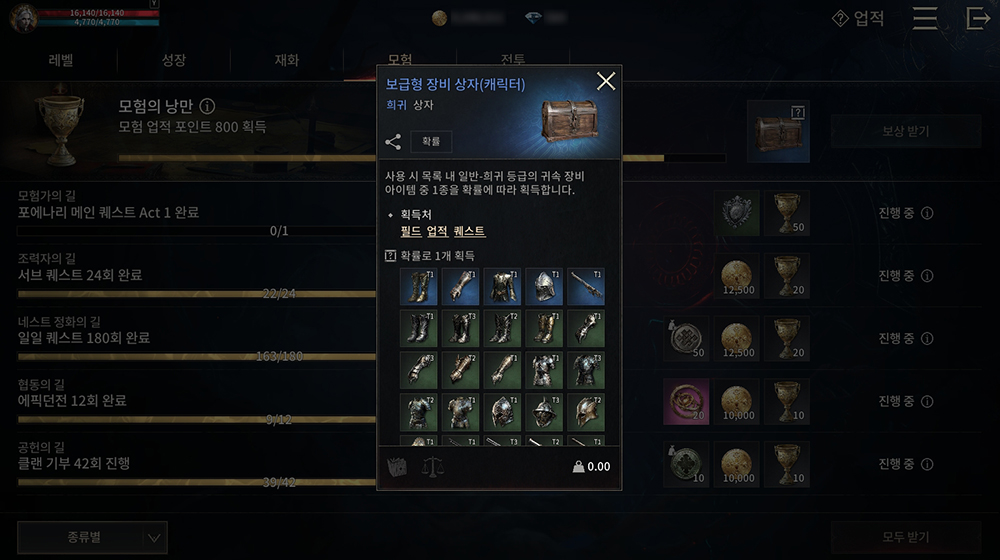Select the T1 spear in the blue row
1000x560 pixels.
coord(586,286)
